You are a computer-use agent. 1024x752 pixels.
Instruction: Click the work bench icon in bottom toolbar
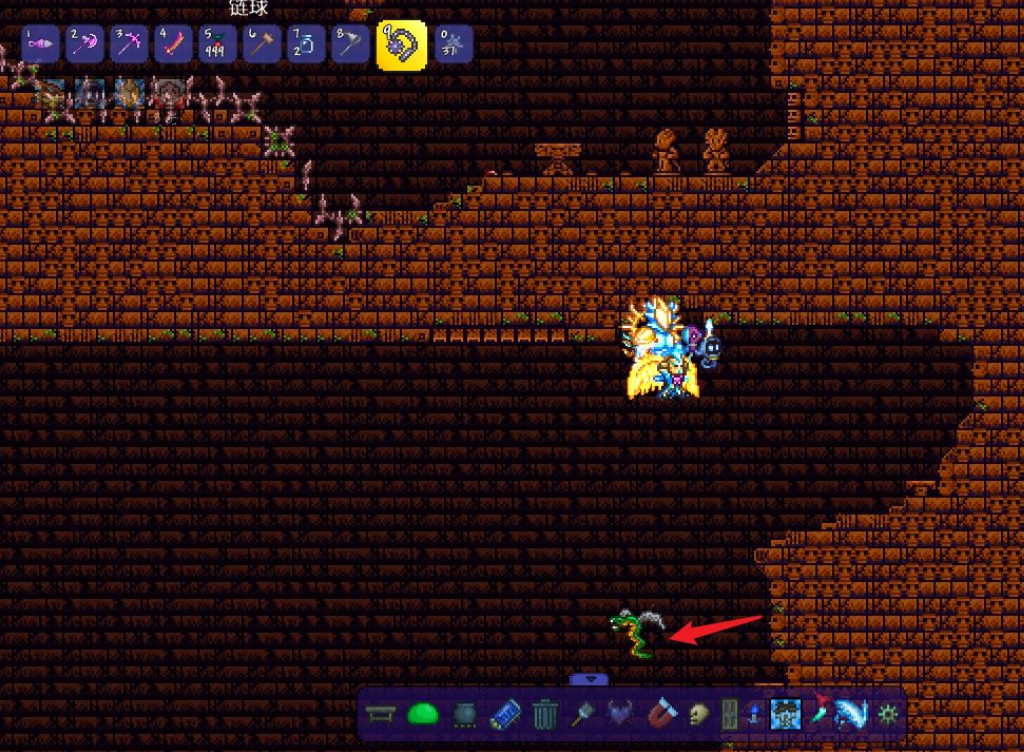click(x=379, y=714)
